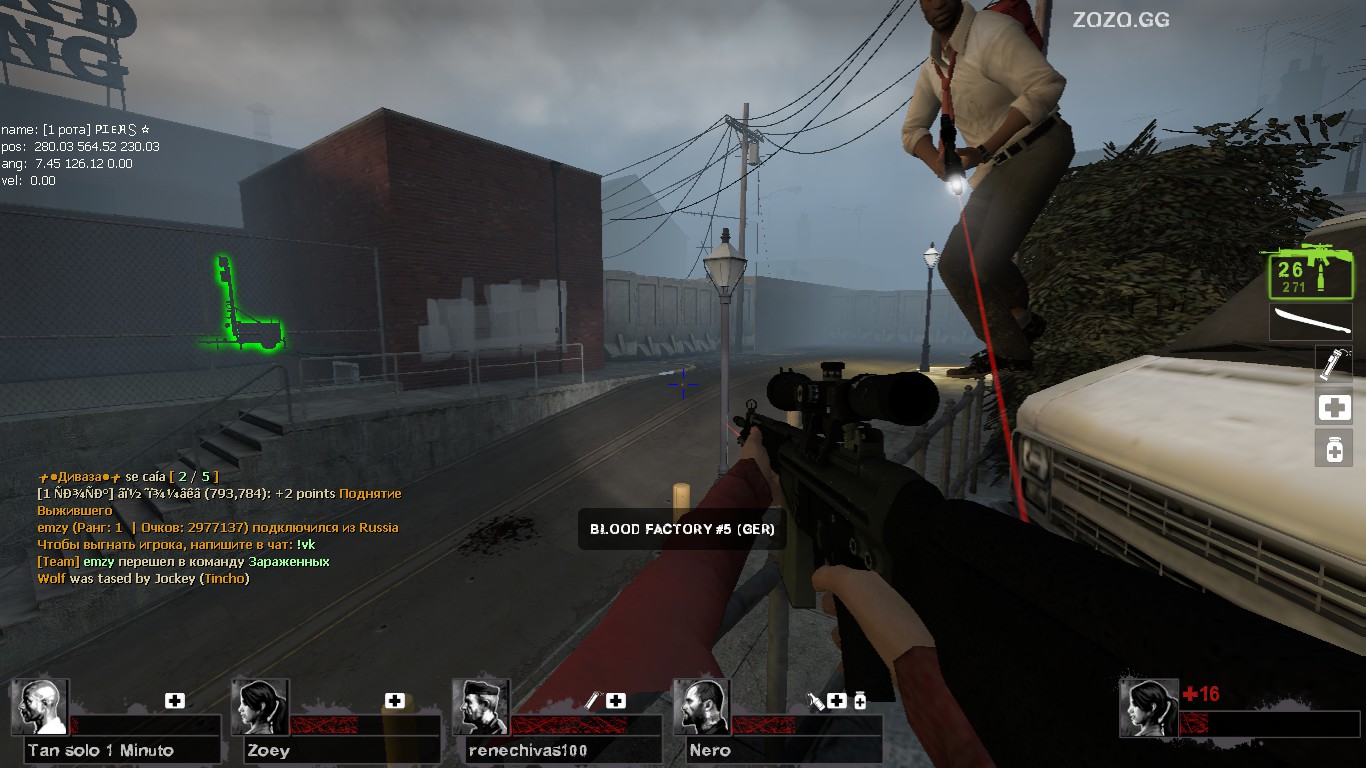Select Nero's teammate panel
The width and height of the screenshot is (1366, 768).
(778, 722)
